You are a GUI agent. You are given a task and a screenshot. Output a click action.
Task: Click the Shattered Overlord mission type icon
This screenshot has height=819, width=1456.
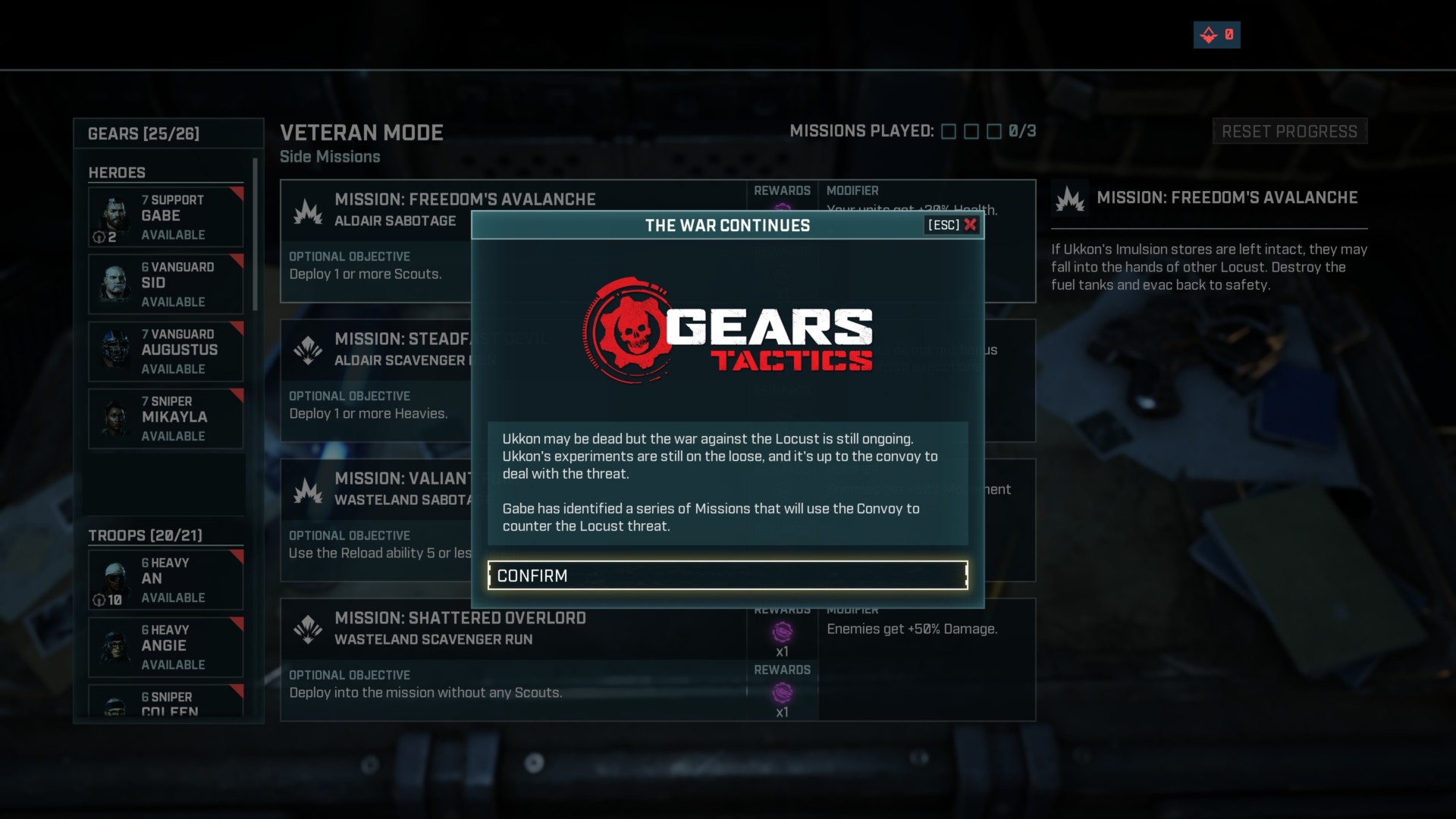[307, 628]
